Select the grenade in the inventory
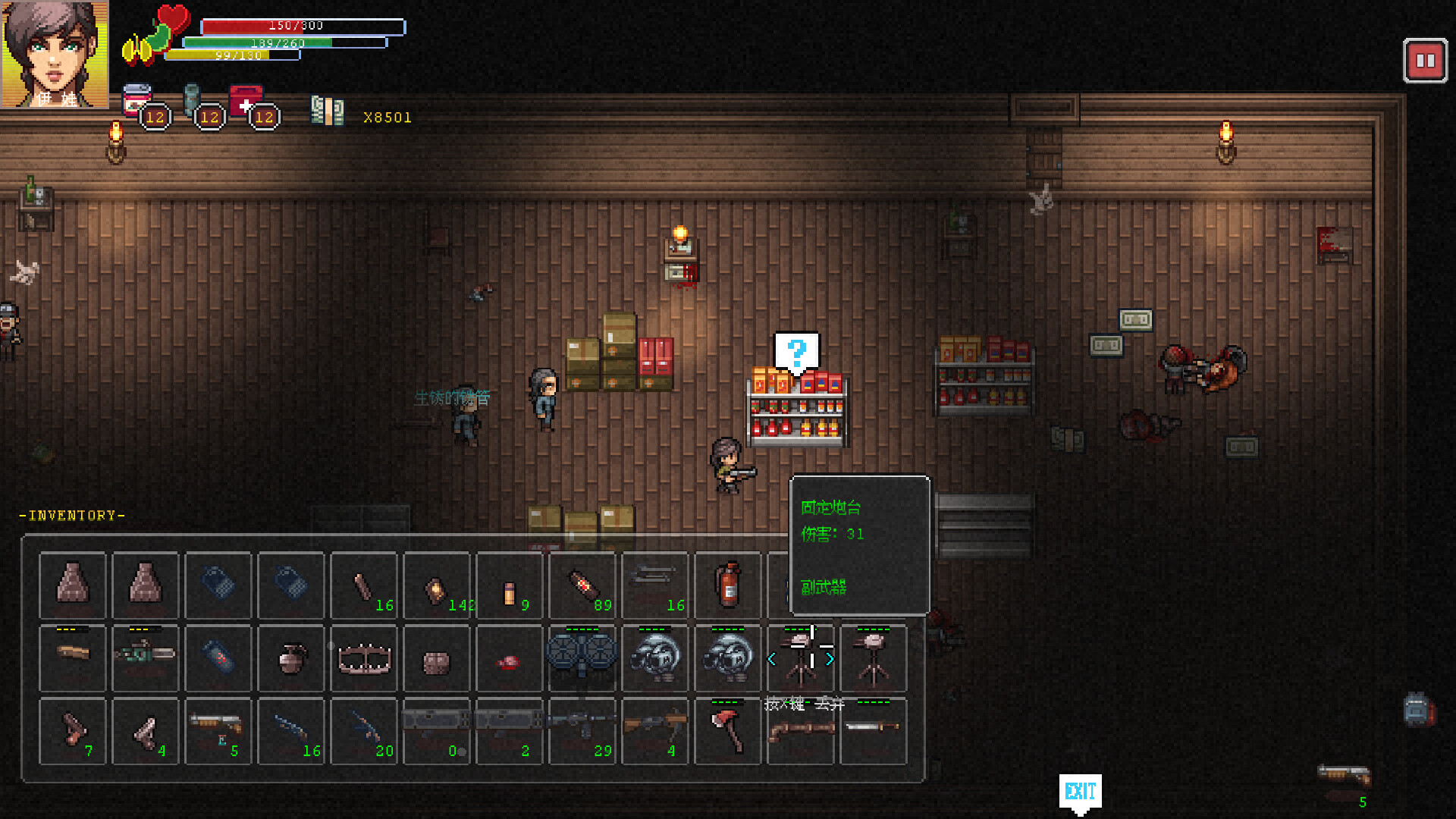The image size is (1456, 819). pos(290,658)
